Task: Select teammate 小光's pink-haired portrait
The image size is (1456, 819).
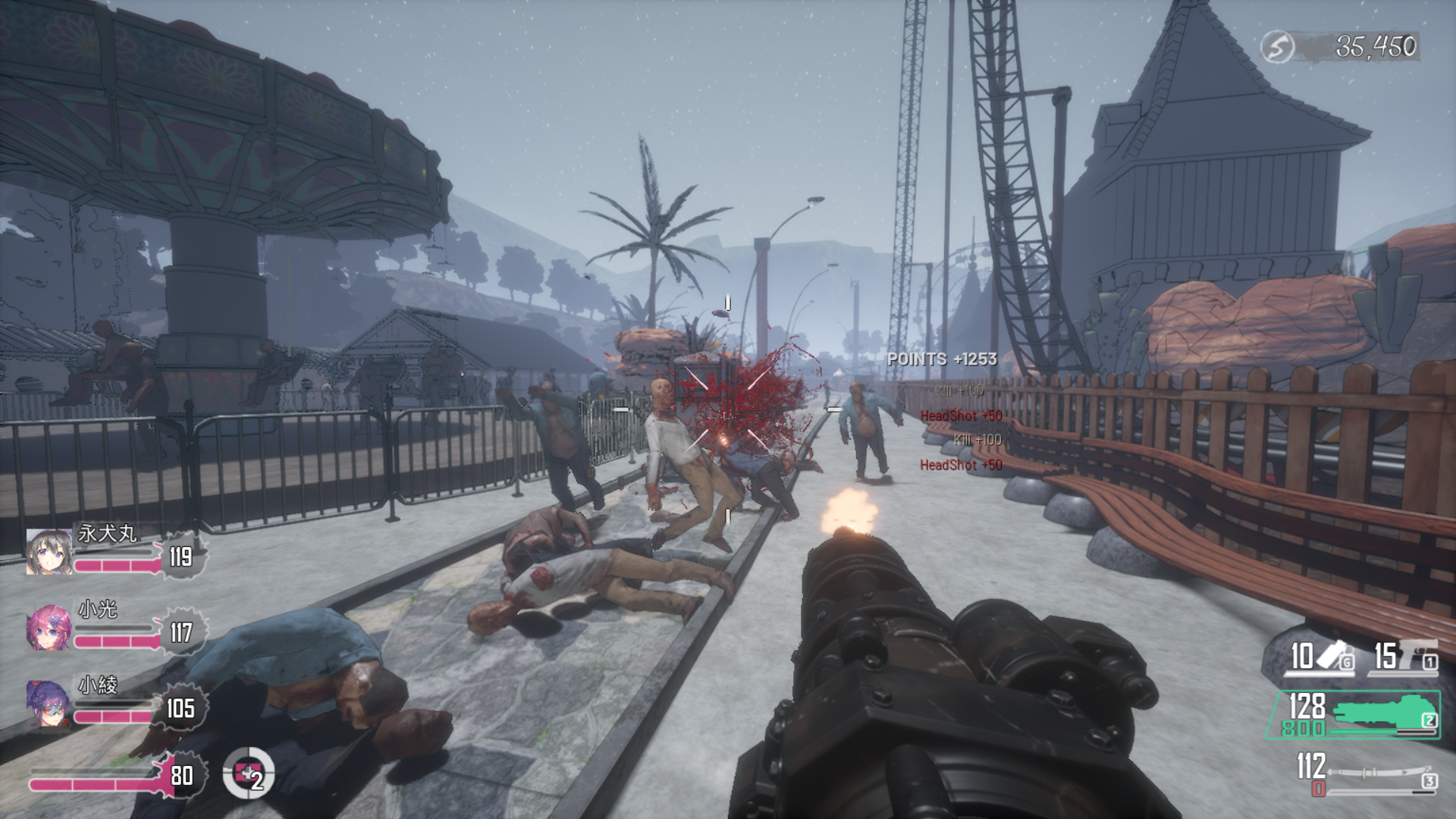Action: click(x=49, y=627)
